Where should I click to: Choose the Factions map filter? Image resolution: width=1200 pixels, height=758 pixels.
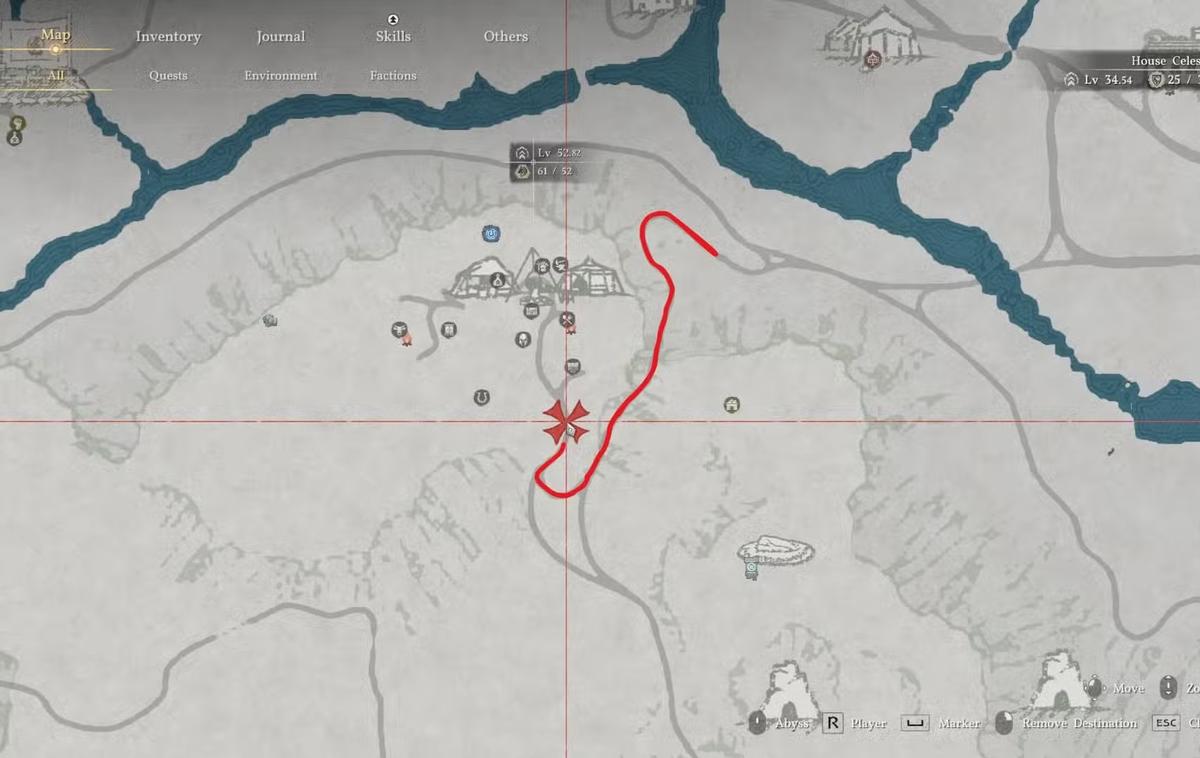(393, 75)
